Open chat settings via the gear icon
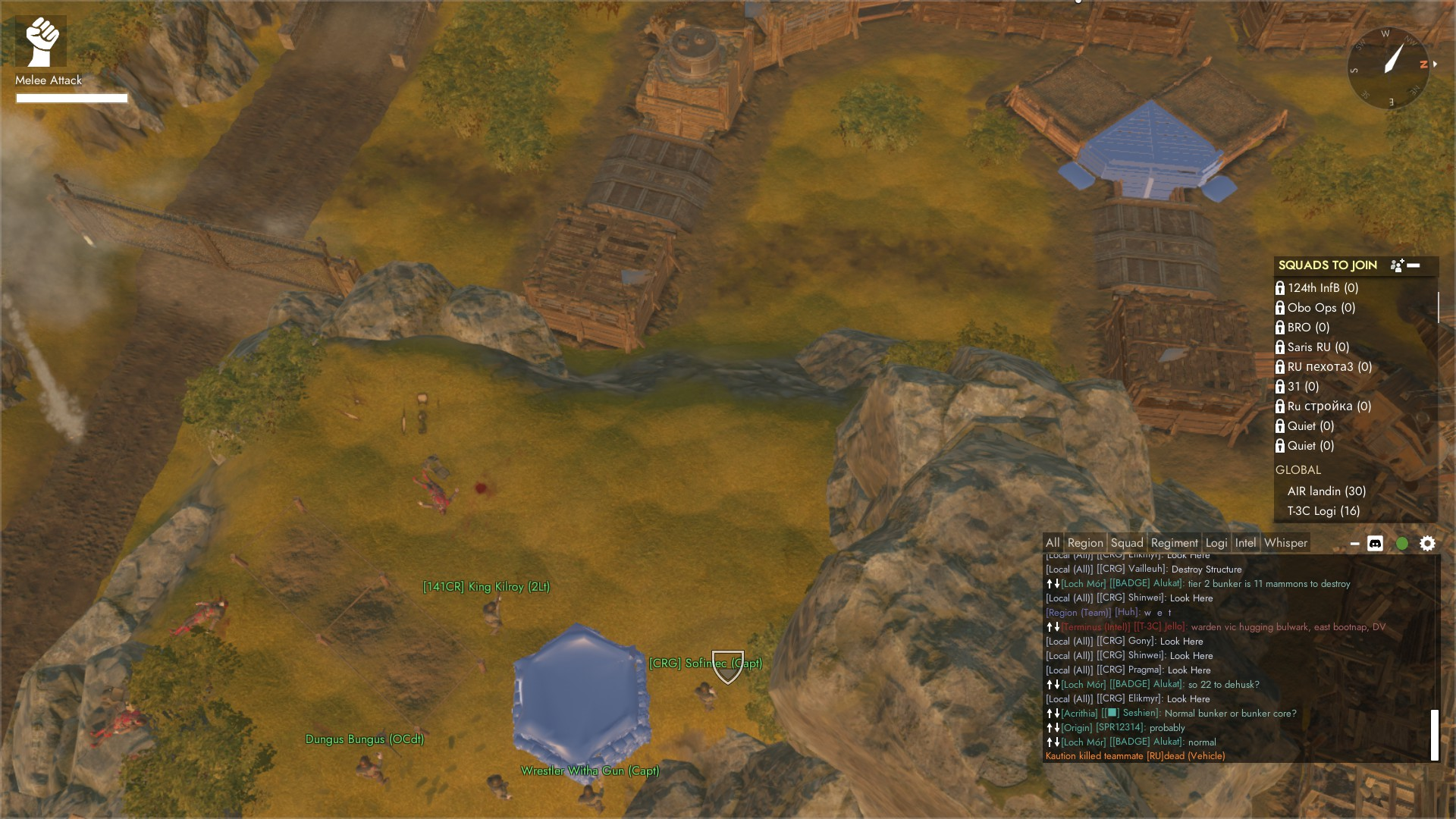 point(1427,544)
